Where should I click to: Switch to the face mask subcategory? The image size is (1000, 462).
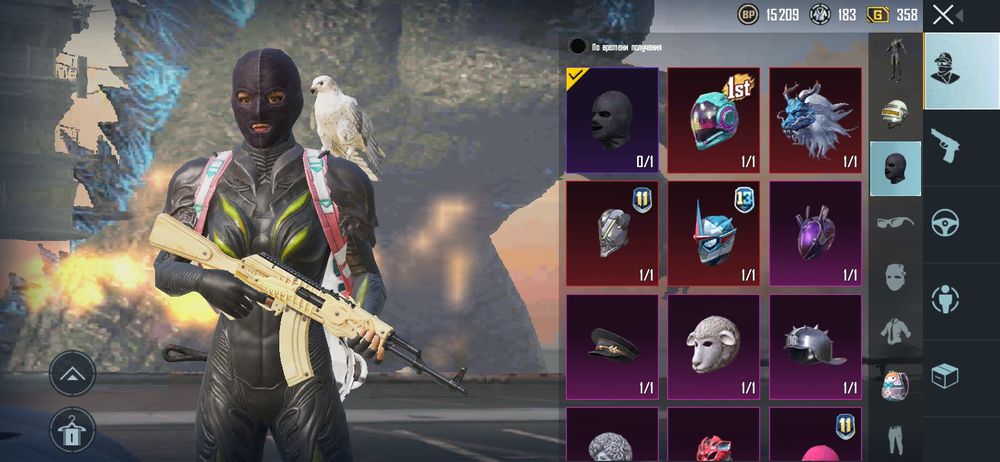(x=894, y=276)
